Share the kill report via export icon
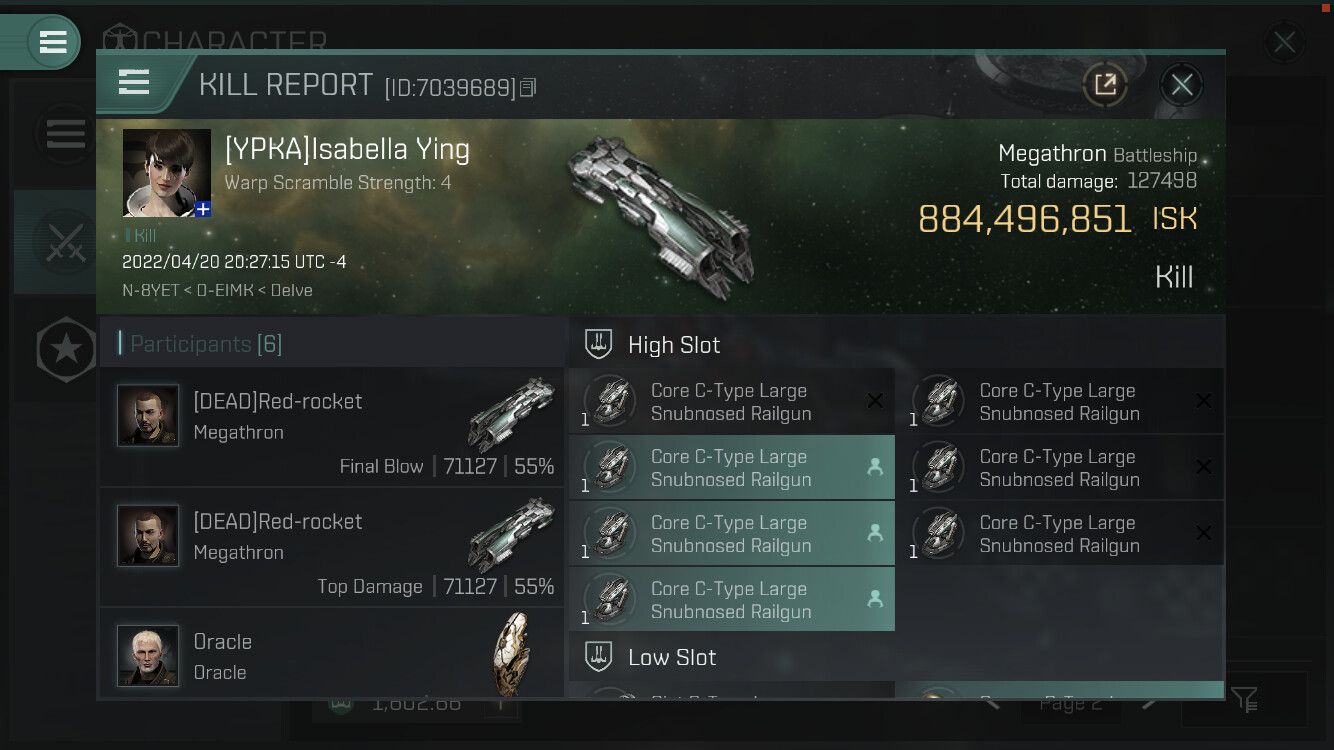 pos(1105,85)
